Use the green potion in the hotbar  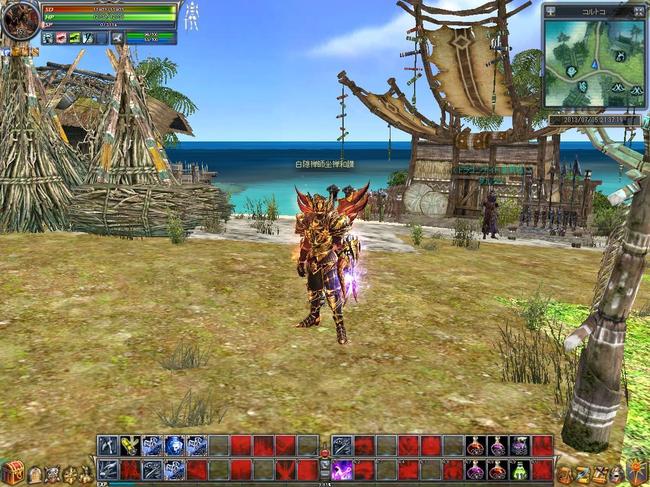point(519,470)
